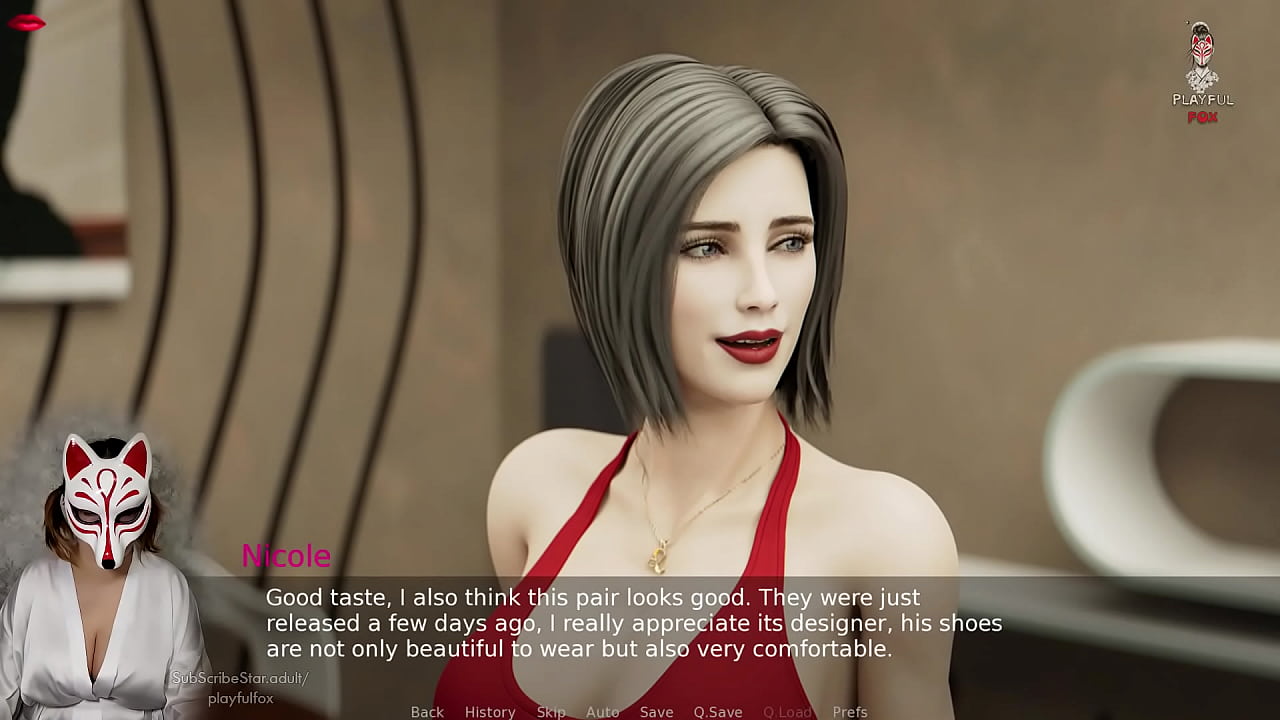Go back using the Back button
Image resolution: width=1280 pixels, height=720 pixels.
427,712
